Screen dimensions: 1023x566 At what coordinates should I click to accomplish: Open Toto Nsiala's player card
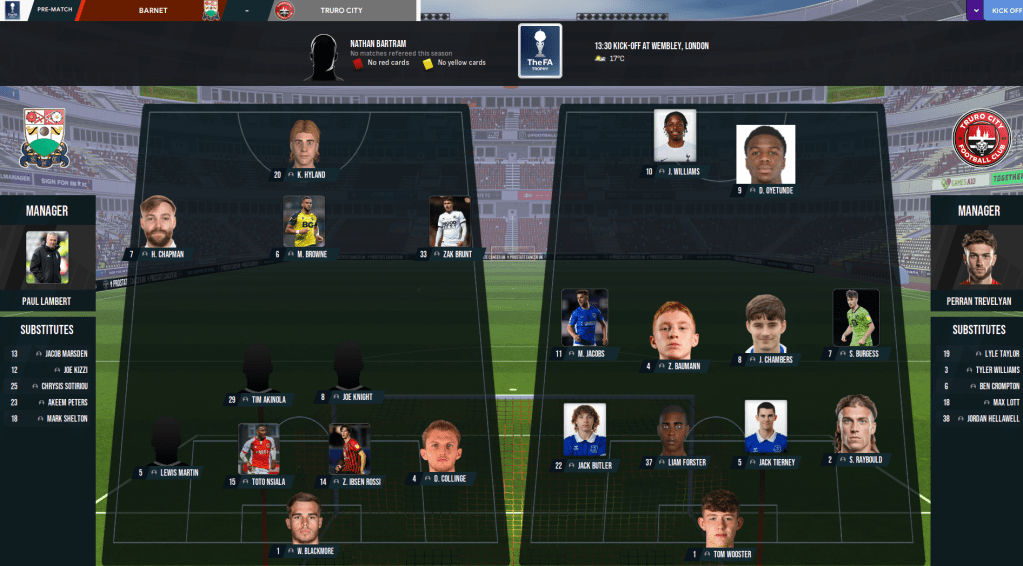tap(258, 449)
